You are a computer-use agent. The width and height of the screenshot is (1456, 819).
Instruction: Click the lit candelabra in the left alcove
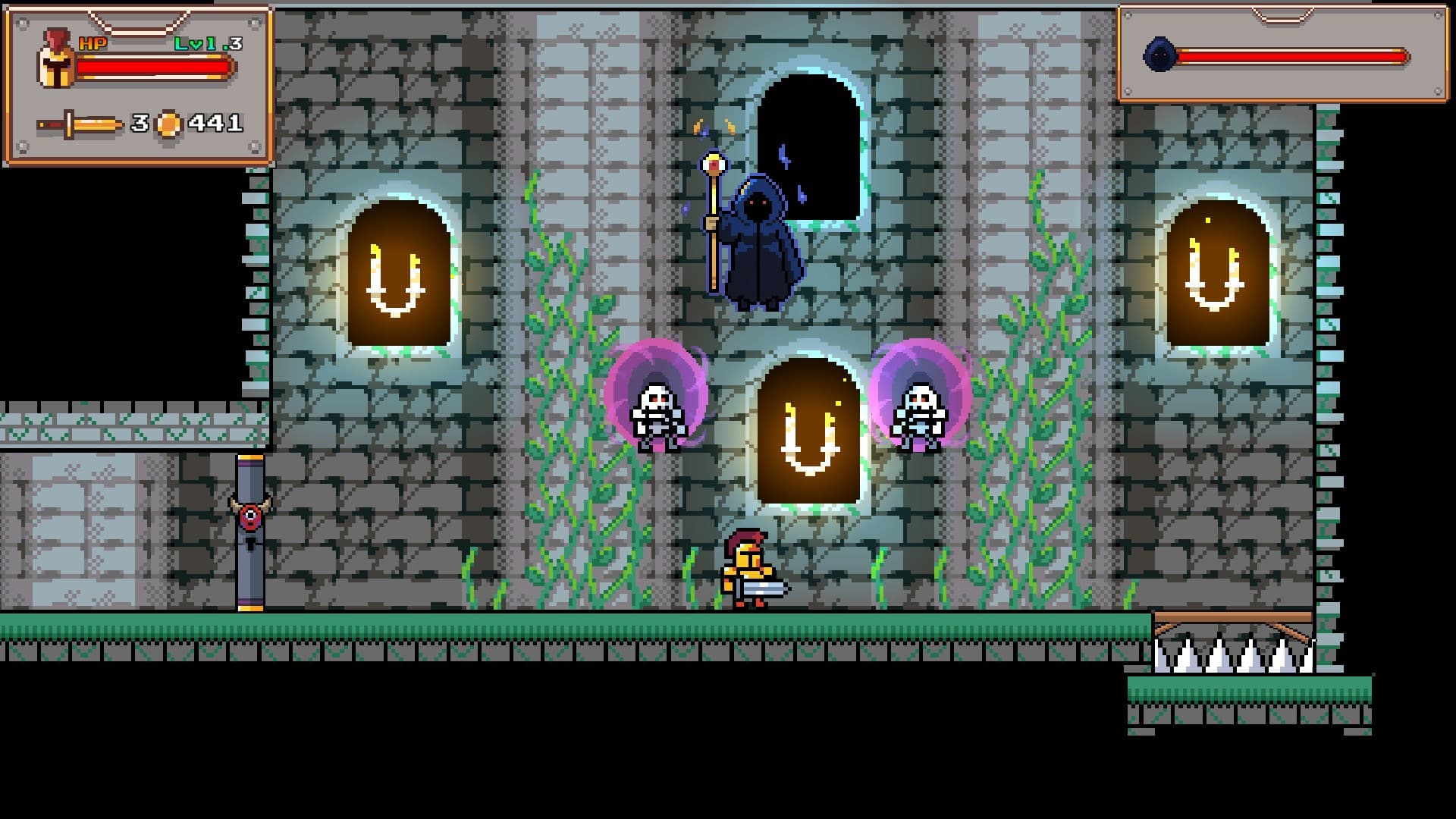click(x=394, y=281)
